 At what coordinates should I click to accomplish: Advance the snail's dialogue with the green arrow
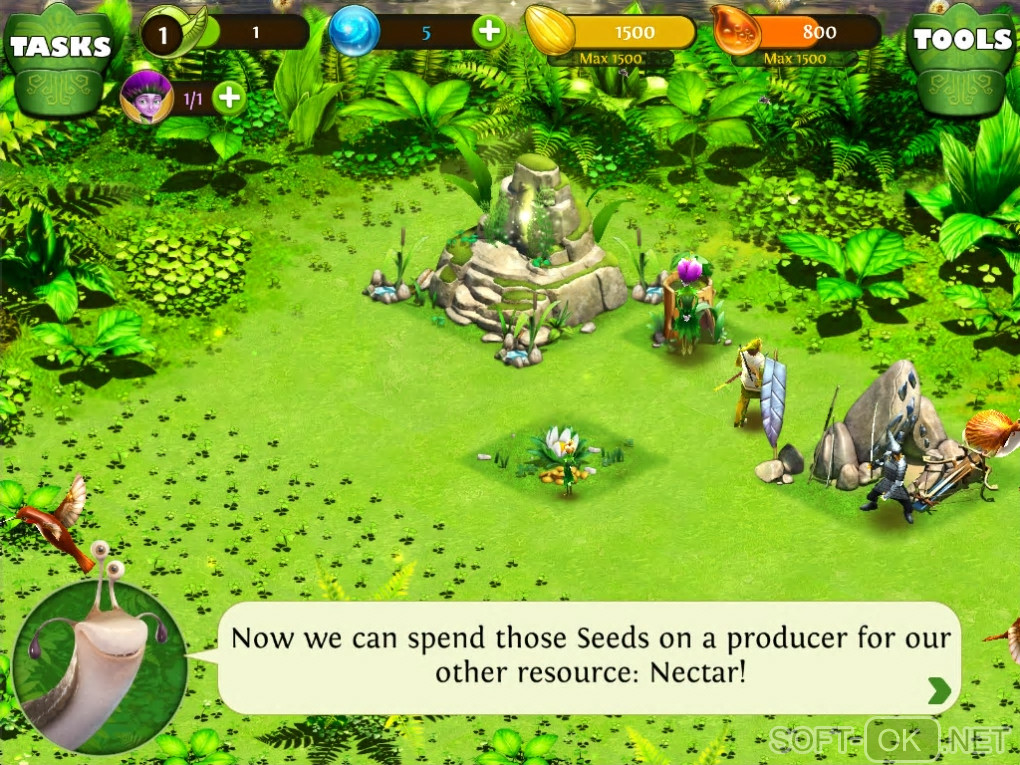(x=938, y=689)
